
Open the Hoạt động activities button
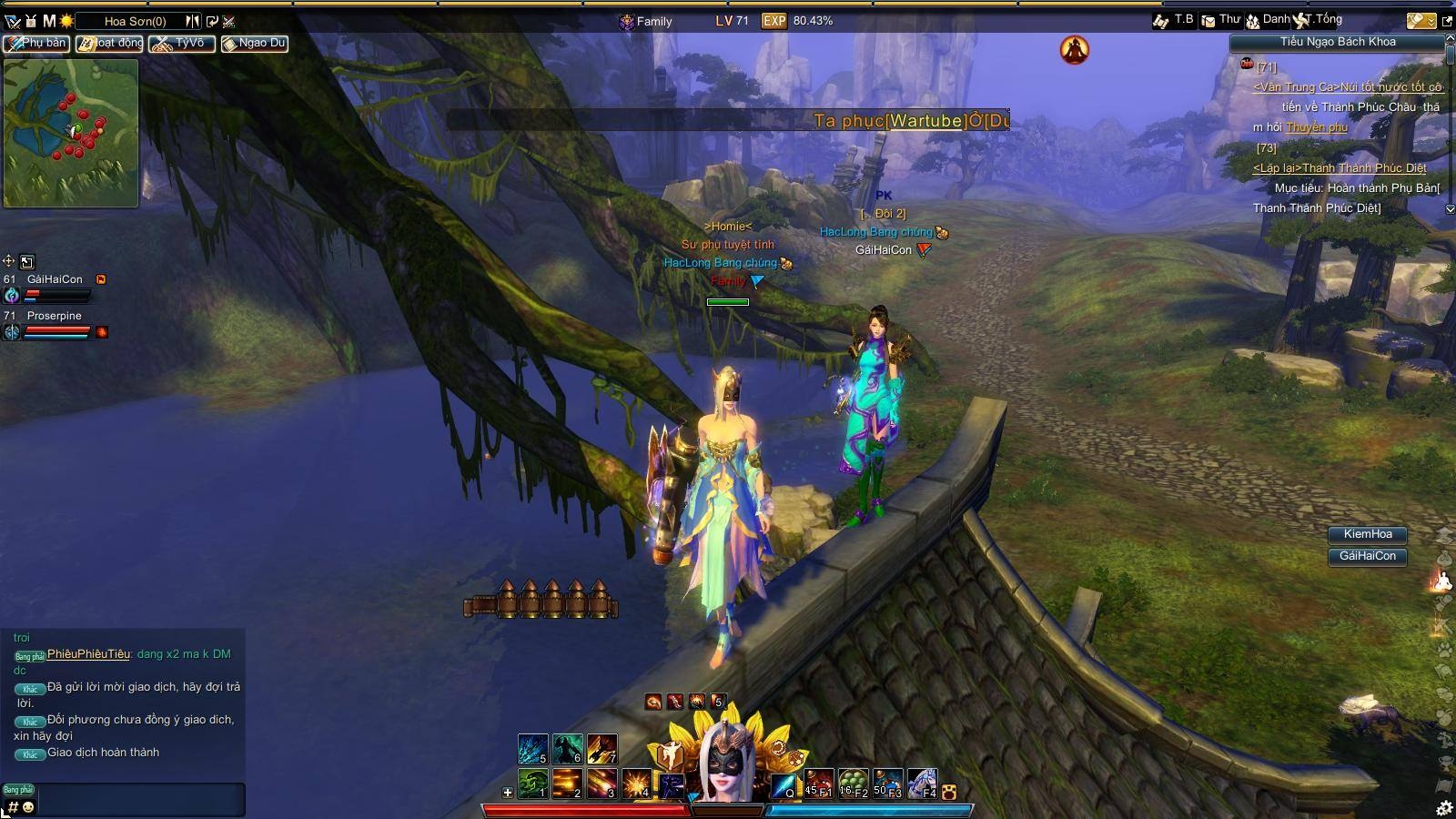click(x=109, y=43)
